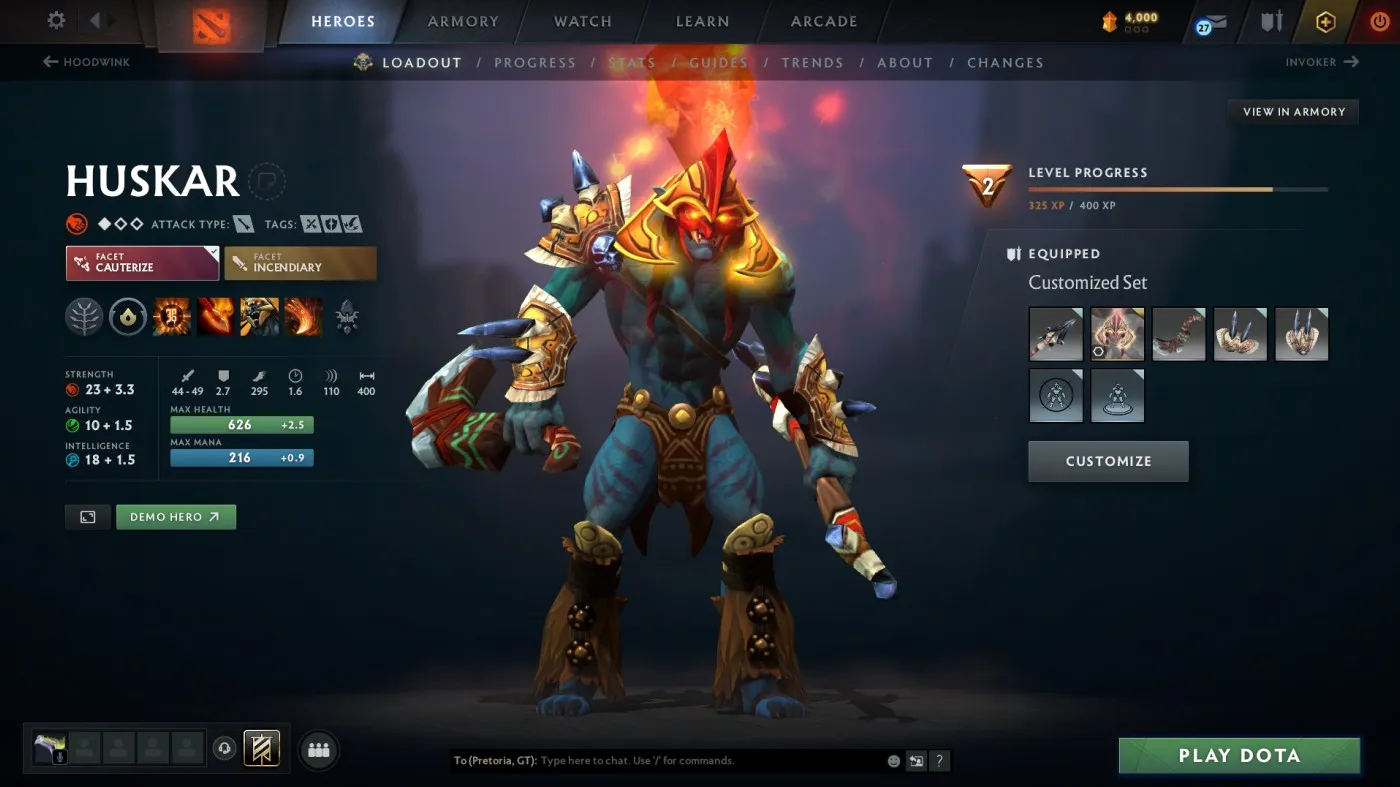The image size is (1400, 787).
Task: Open the talent tree icon
Action: (84, 317)
